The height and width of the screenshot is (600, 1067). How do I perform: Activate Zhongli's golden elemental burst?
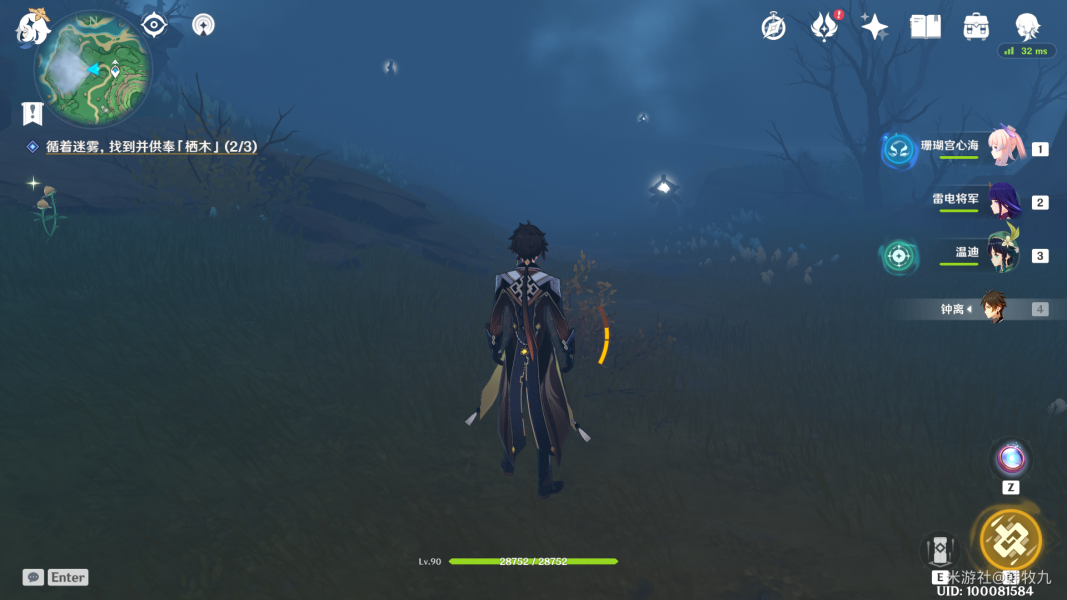(x=1010, y=540)
